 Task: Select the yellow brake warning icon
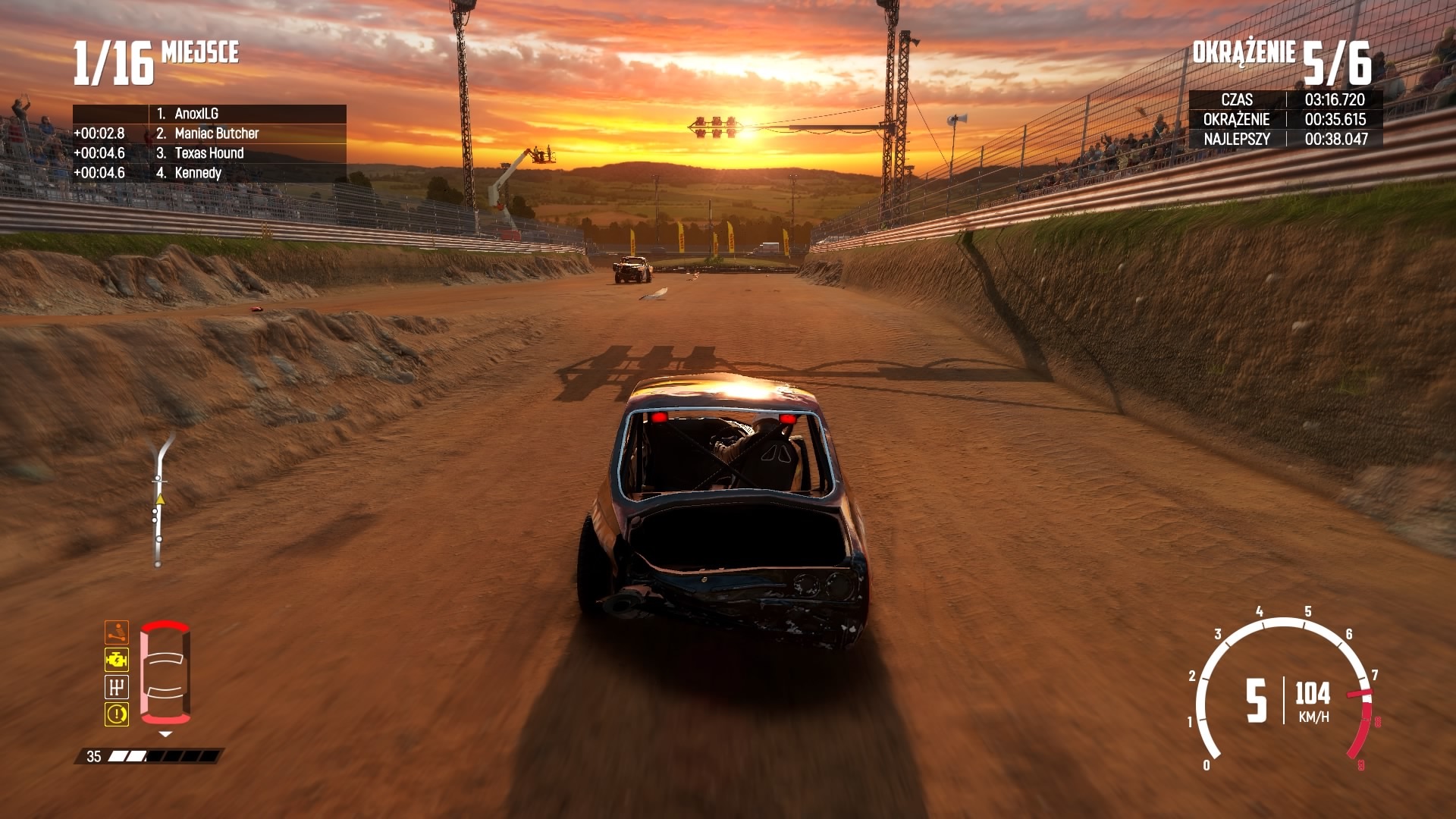(117, 714)
